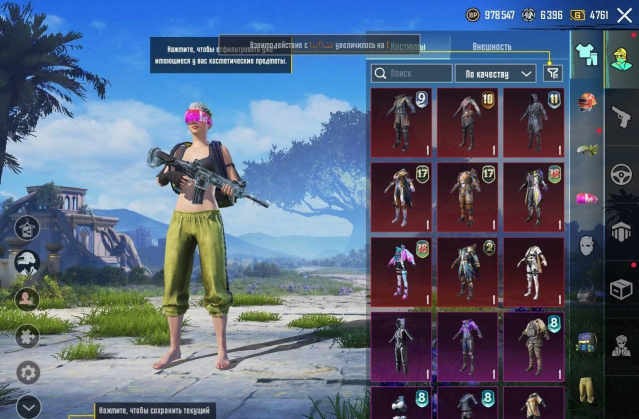Click the search field labeled Поиск
Image resolution: width=639 pixels, height=419 pixels.
[411, 73]
